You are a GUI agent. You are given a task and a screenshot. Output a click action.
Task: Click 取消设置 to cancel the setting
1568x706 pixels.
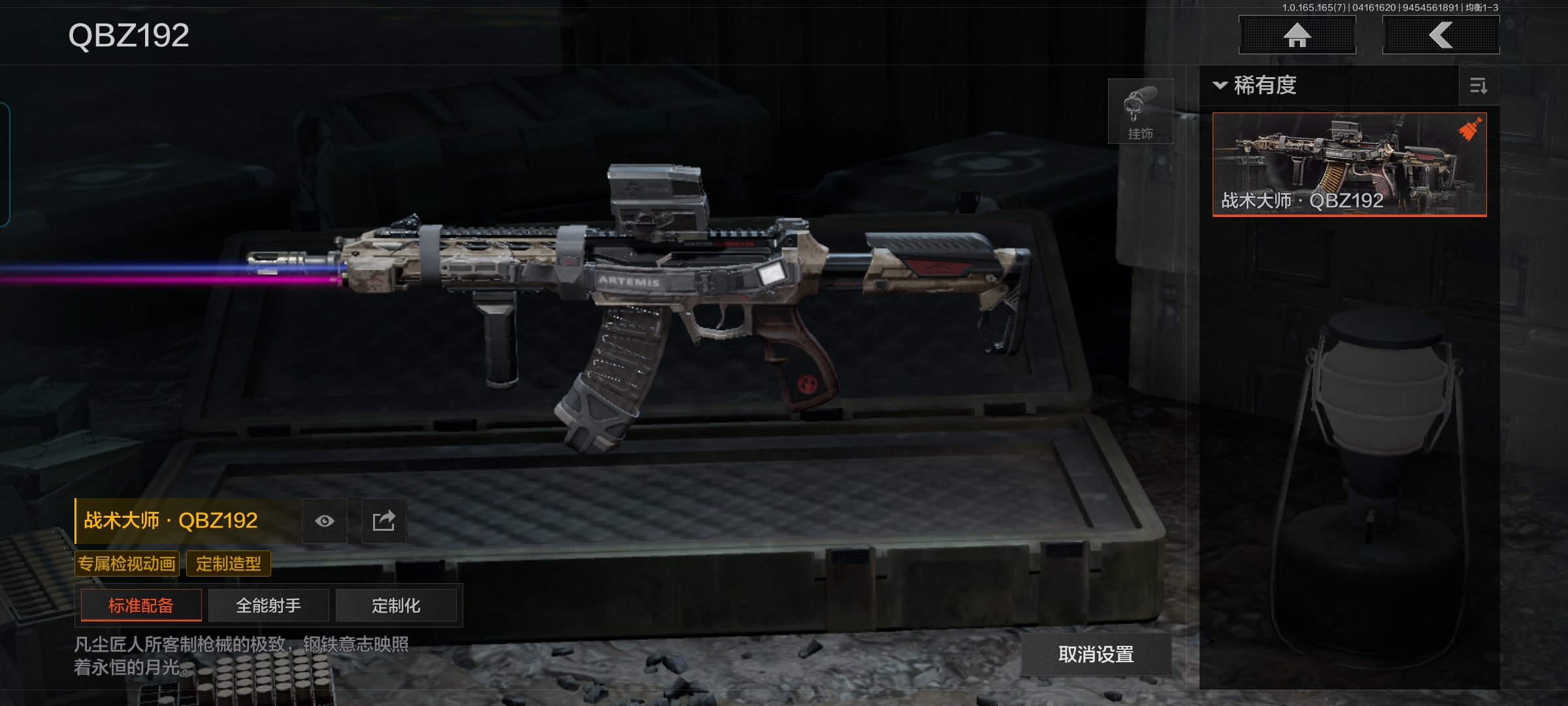pos(1096,654)
